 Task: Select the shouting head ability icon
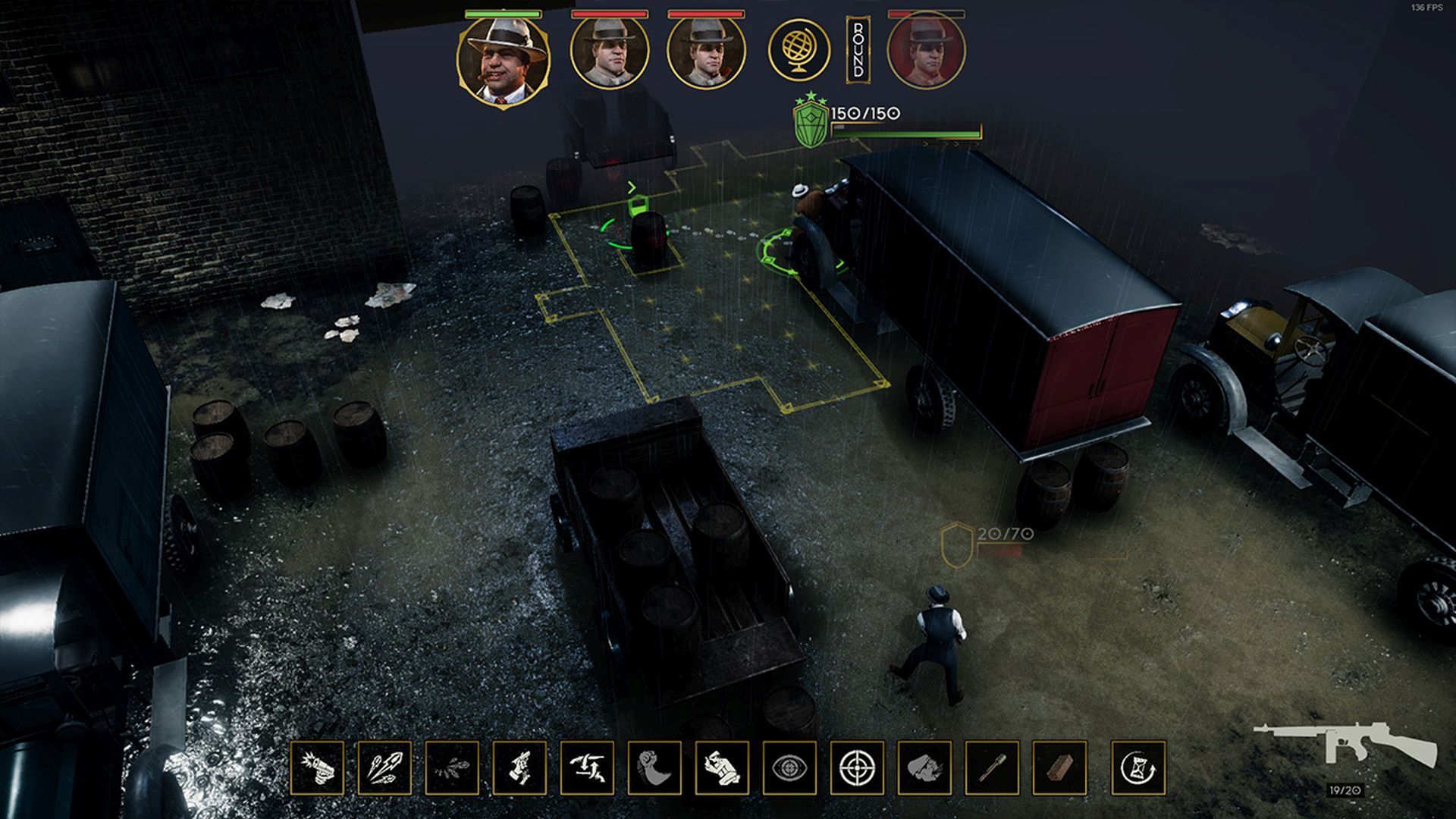click(x=924, y=767)
